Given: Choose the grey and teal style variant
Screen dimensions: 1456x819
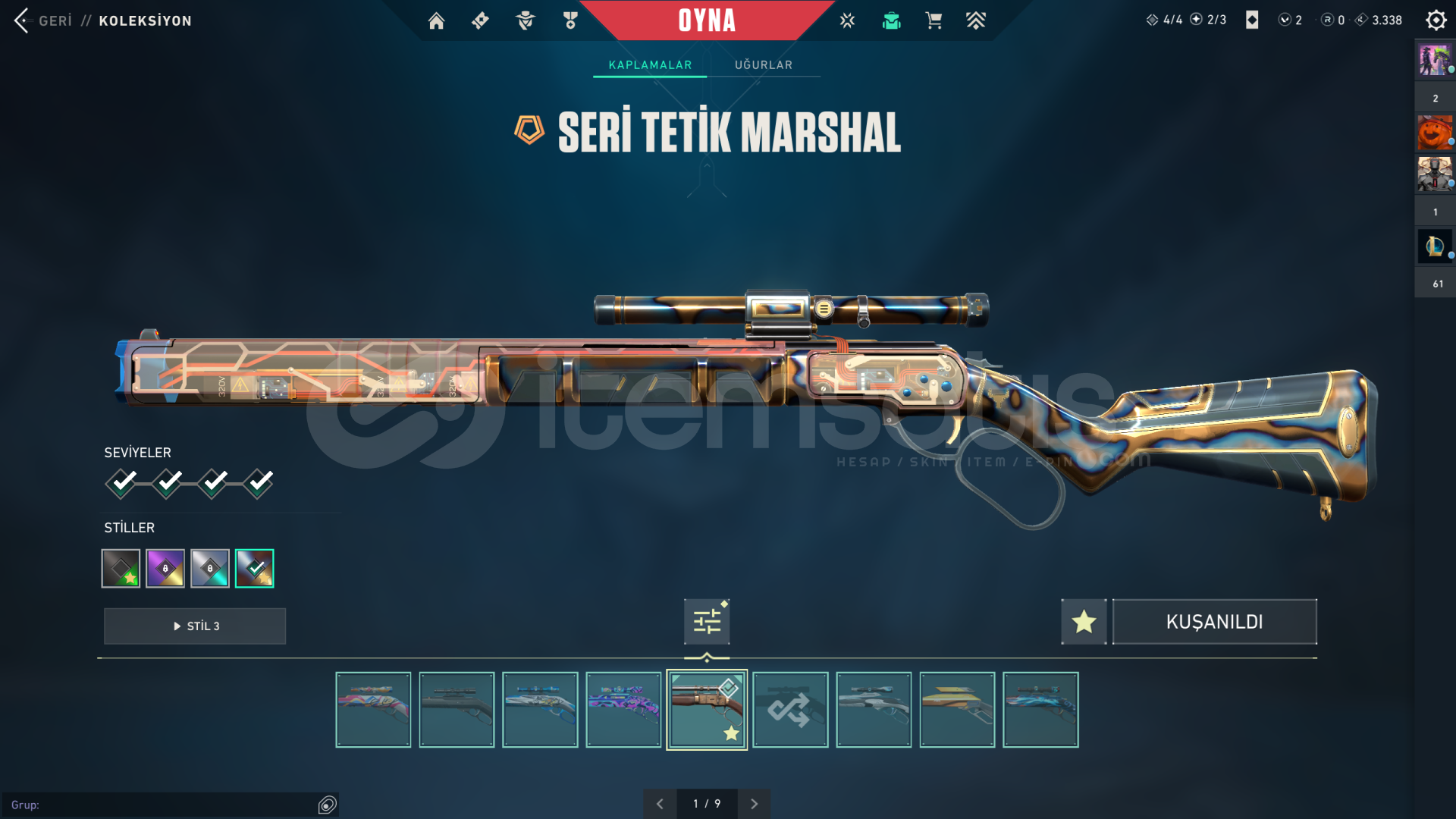Looking at the screenshot, I should click(210, 569).
